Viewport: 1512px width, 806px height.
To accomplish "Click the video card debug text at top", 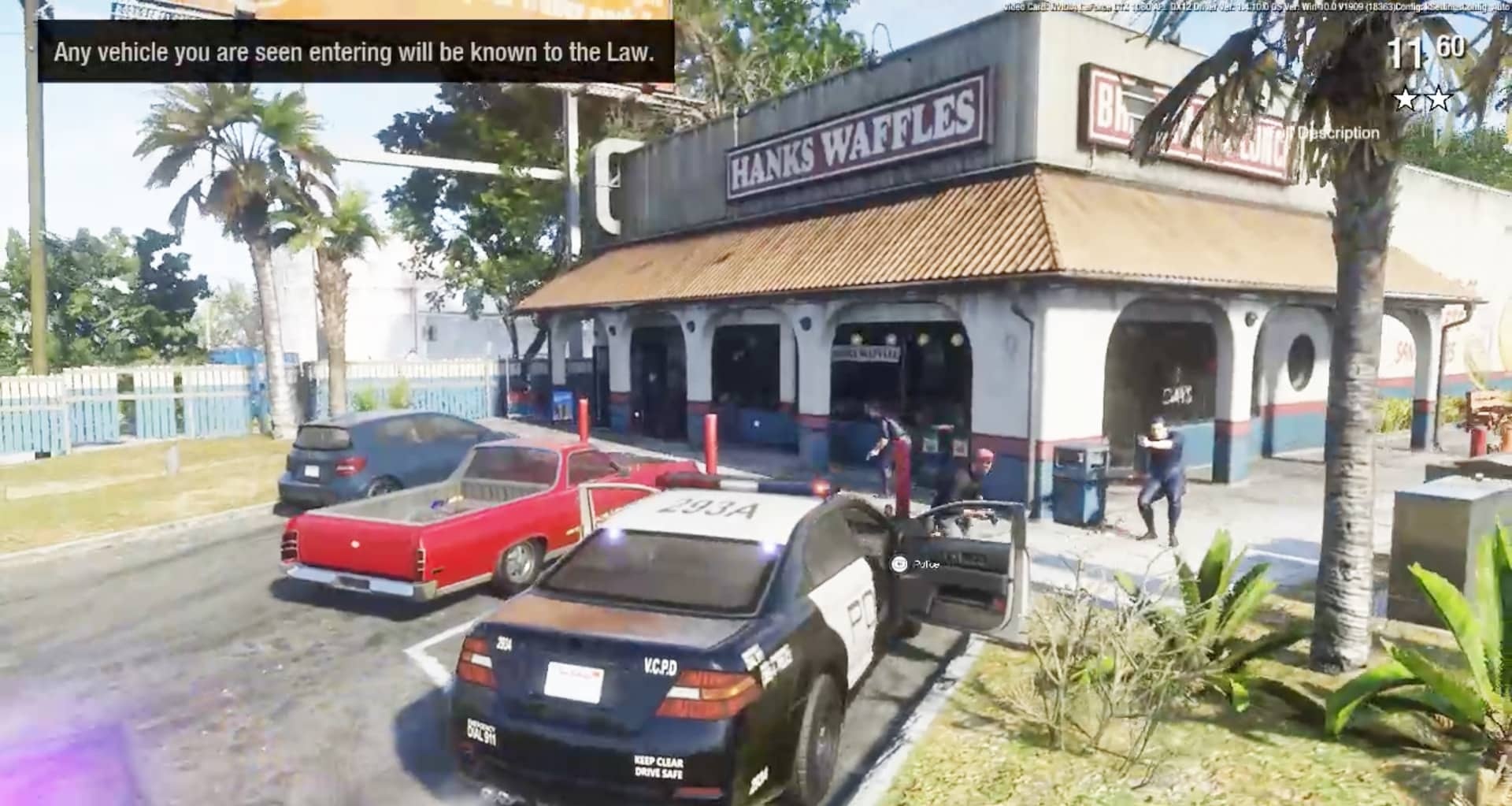I will coord(1252,7).
